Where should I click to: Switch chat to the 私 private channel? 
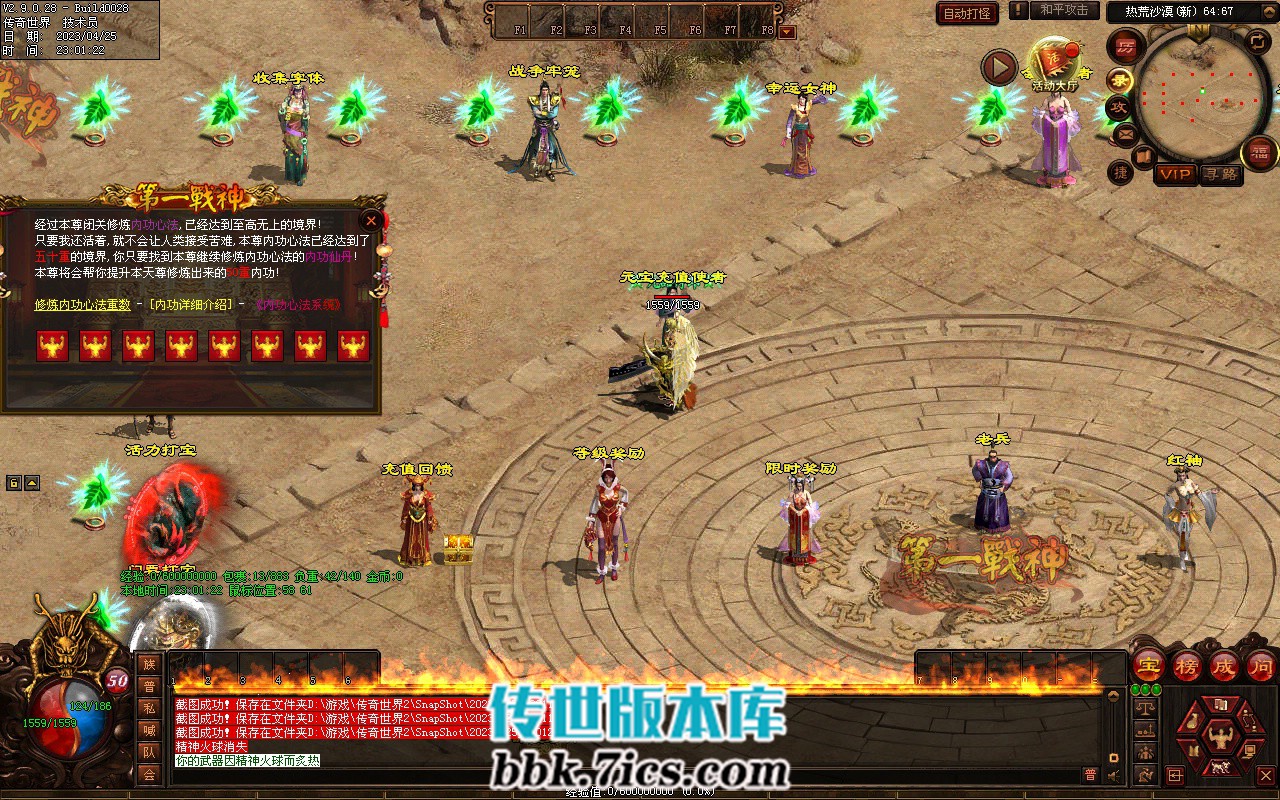coord(149,708)
